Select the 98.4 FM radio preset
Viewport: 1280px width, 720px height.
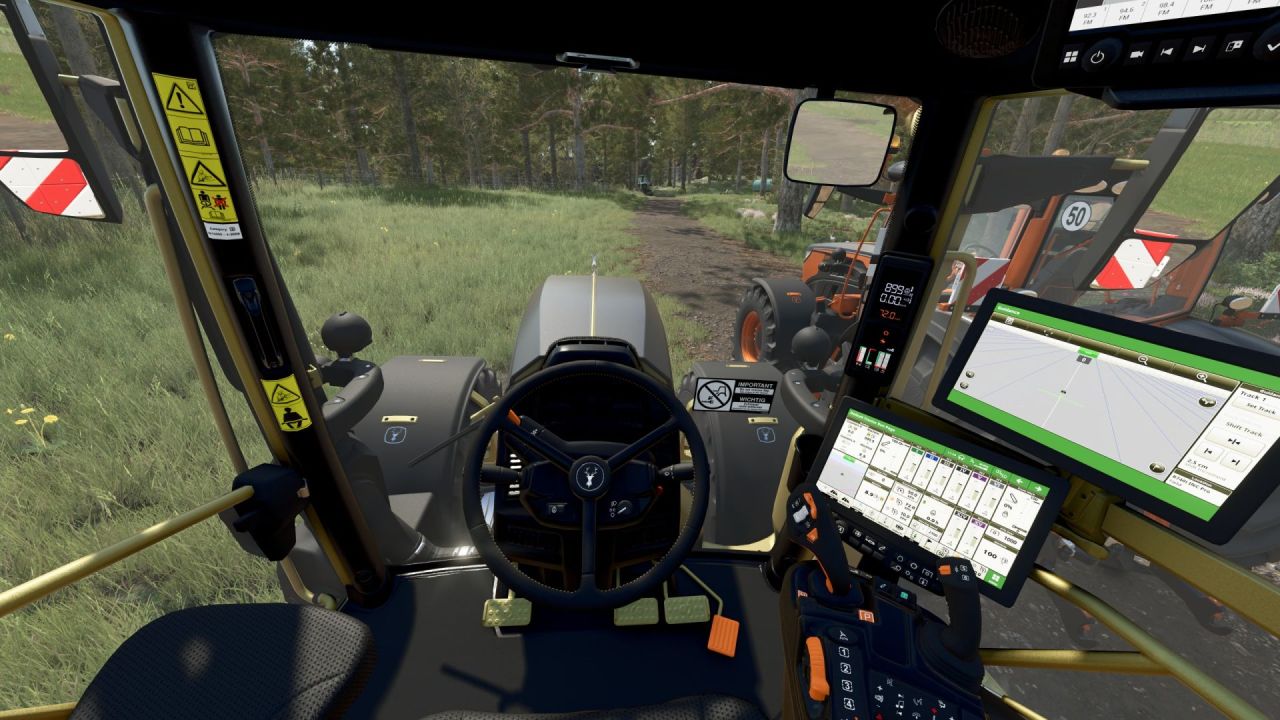point(1163,9)
